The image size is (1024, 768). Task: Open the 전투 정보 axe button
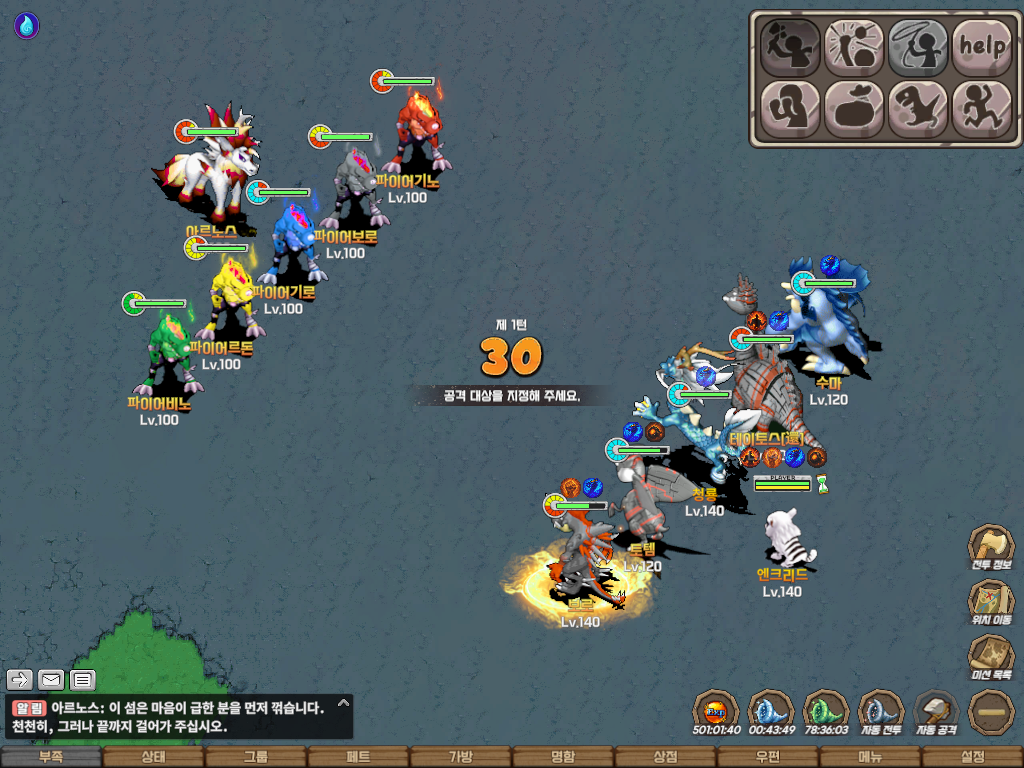pos(991,548)
